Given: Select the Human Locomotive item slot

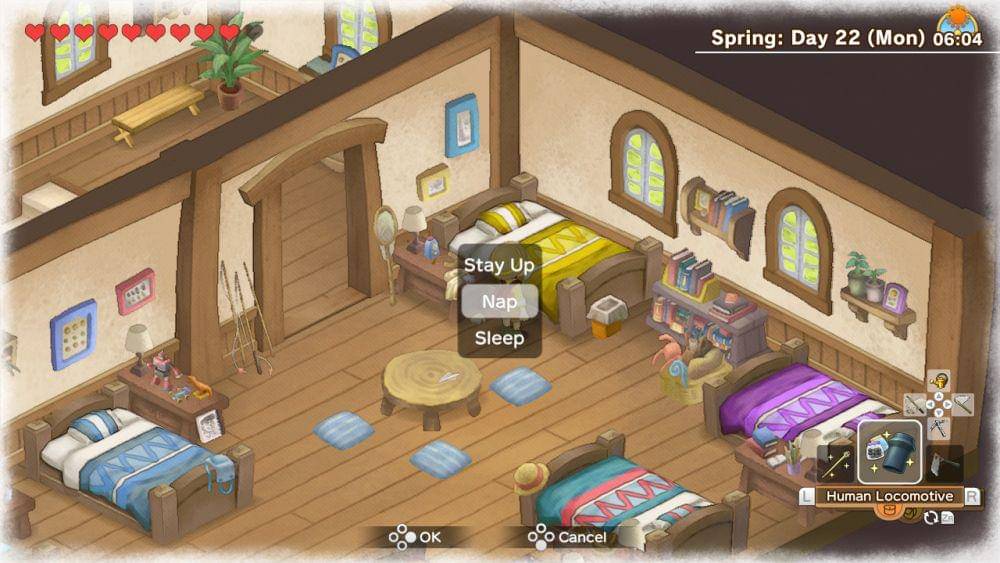Looking at the screenshot, I should pyautogui.click(x=889, y=453).
